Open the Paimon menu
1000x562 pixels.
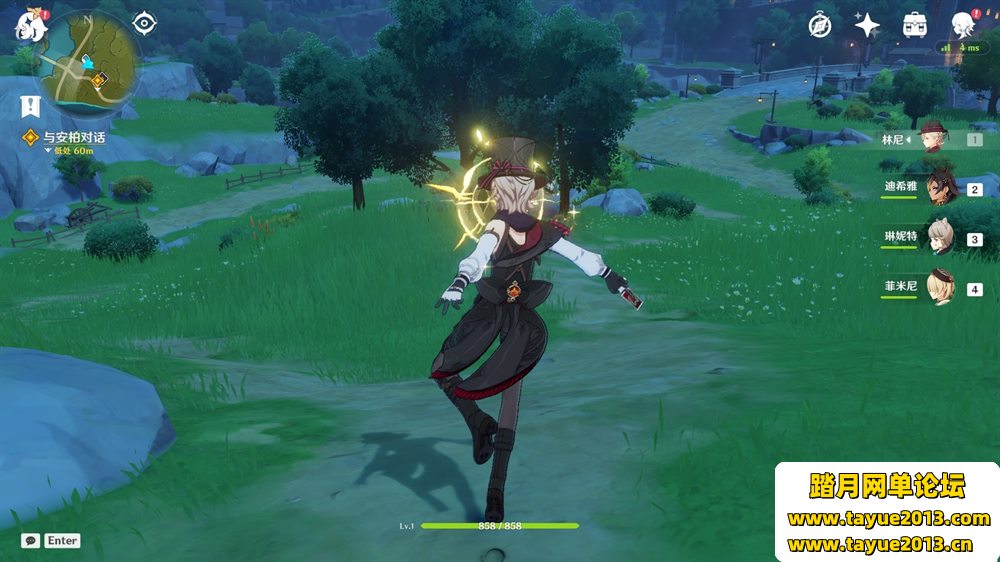coord(31,26)
